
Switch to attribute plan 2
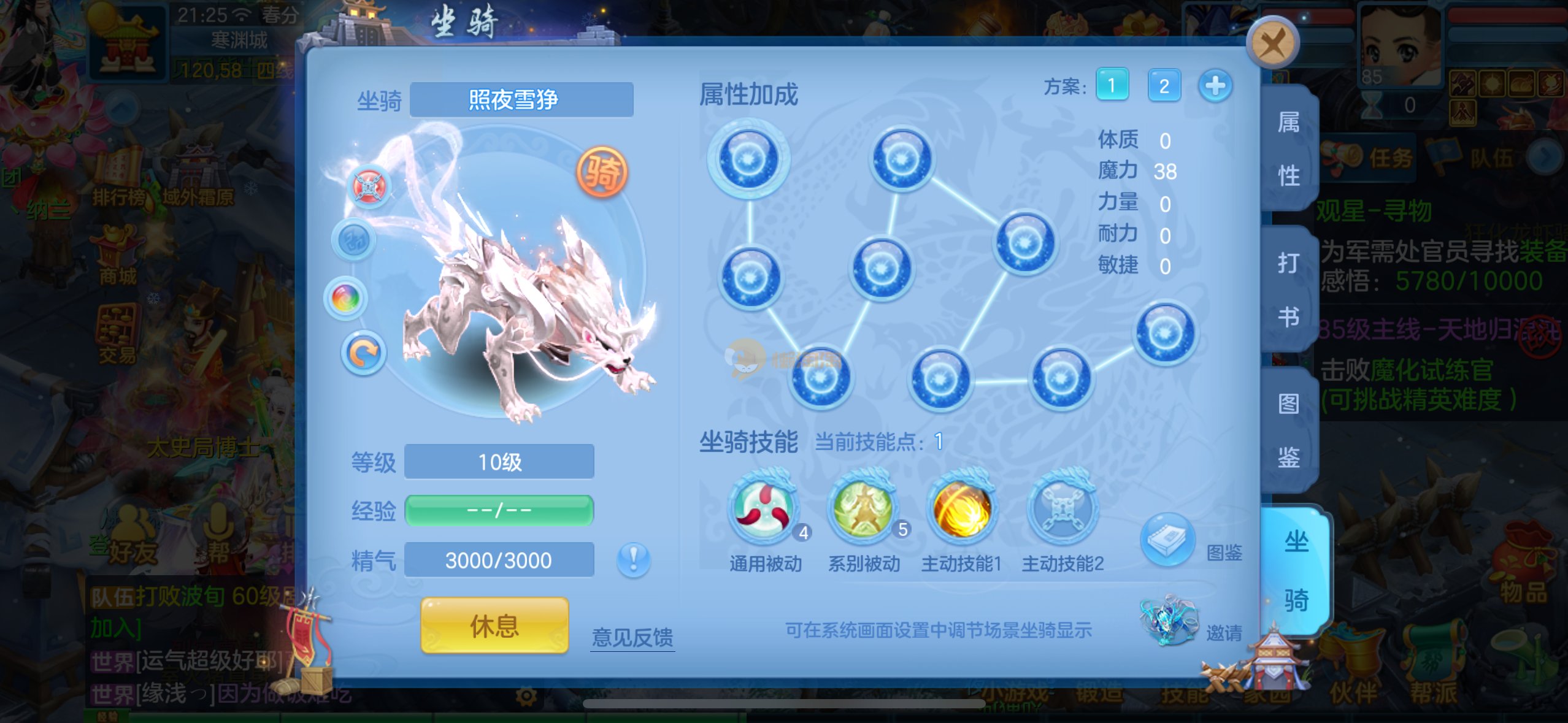tap(1164, 85)
